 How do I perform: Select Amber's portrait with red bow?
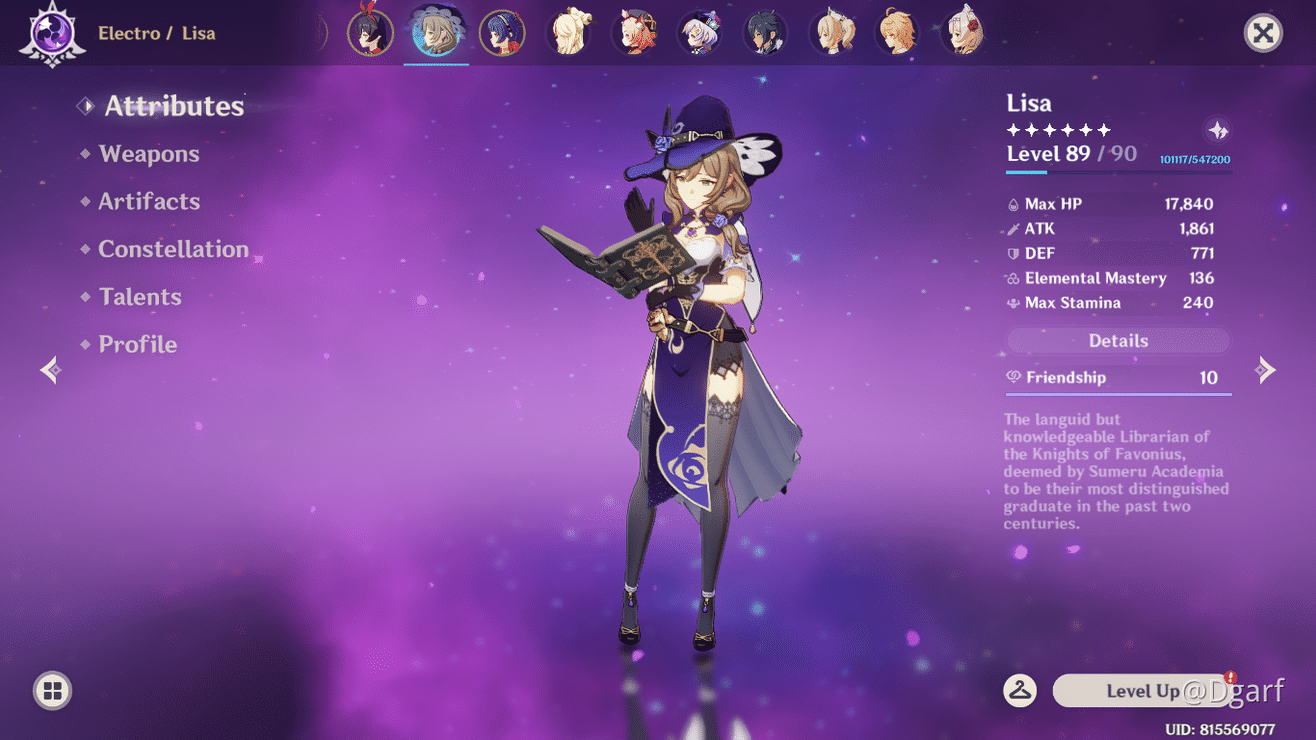[370, 33]
